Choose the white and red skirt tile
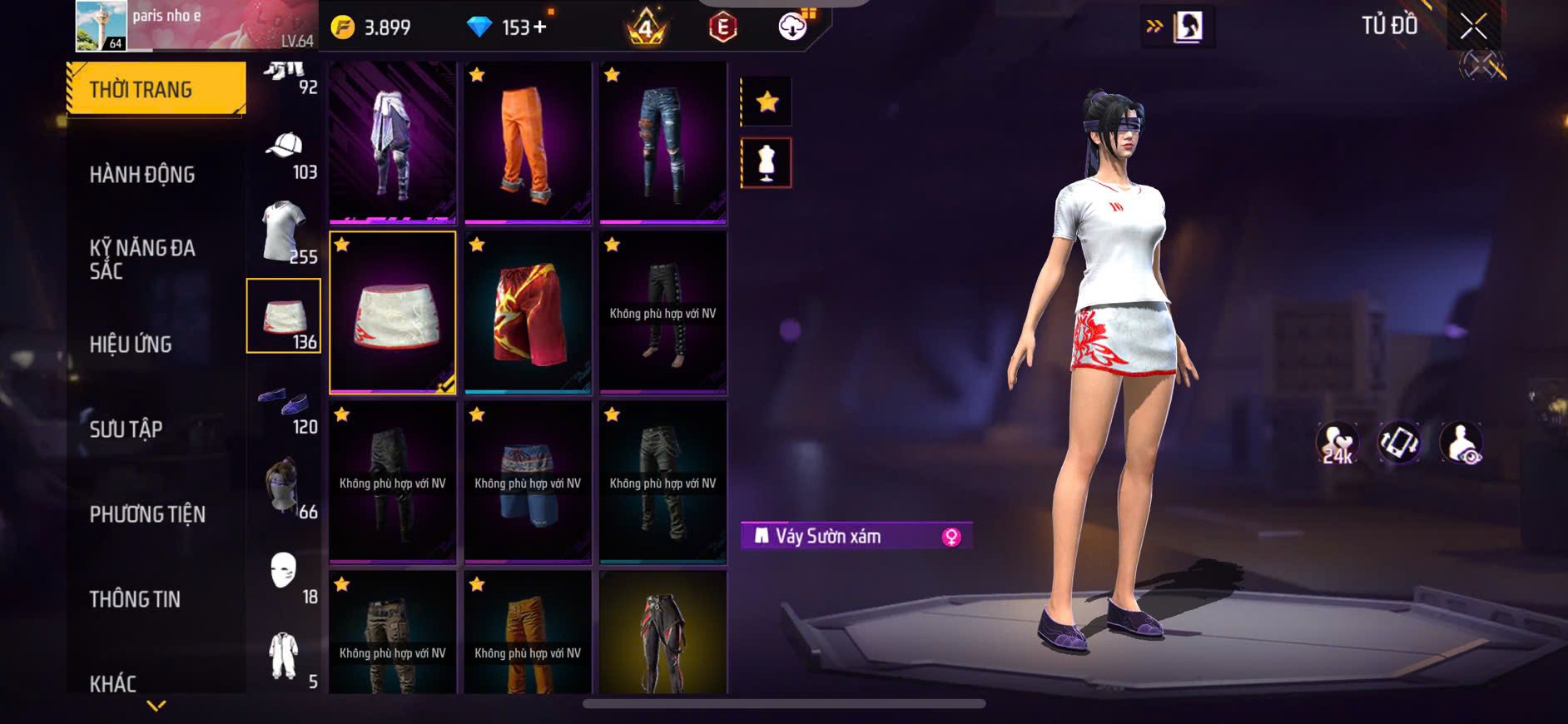 (393, 312)
